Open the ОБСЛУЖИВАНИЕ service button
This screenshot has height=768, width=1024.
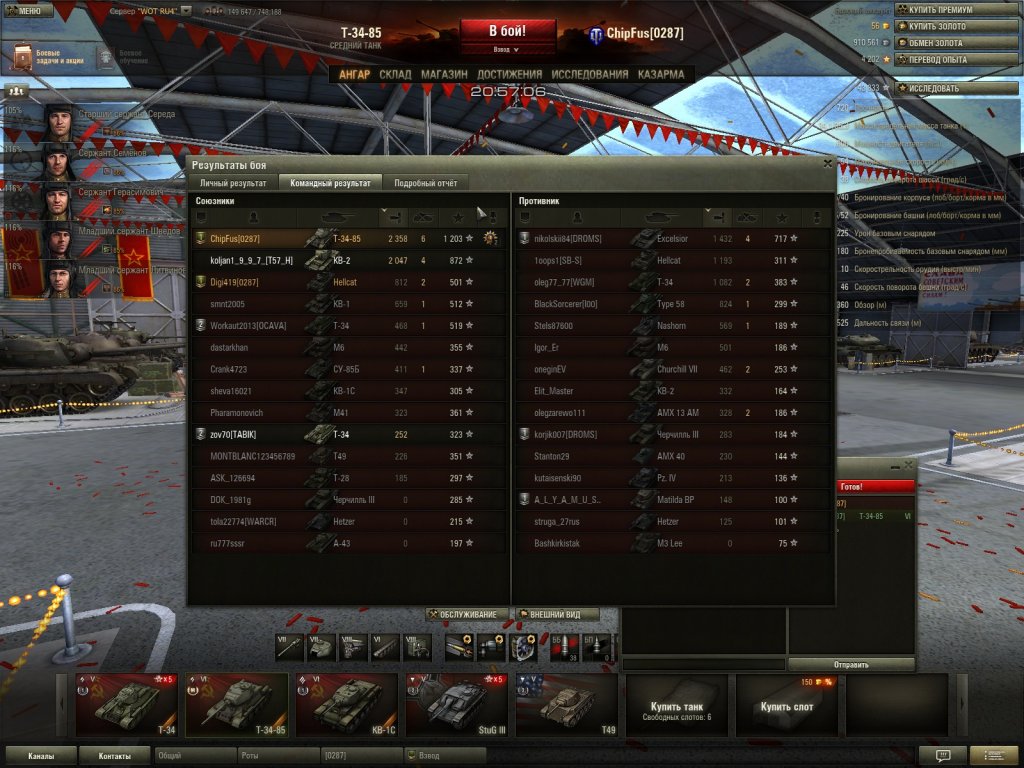[x=467, y=615]
